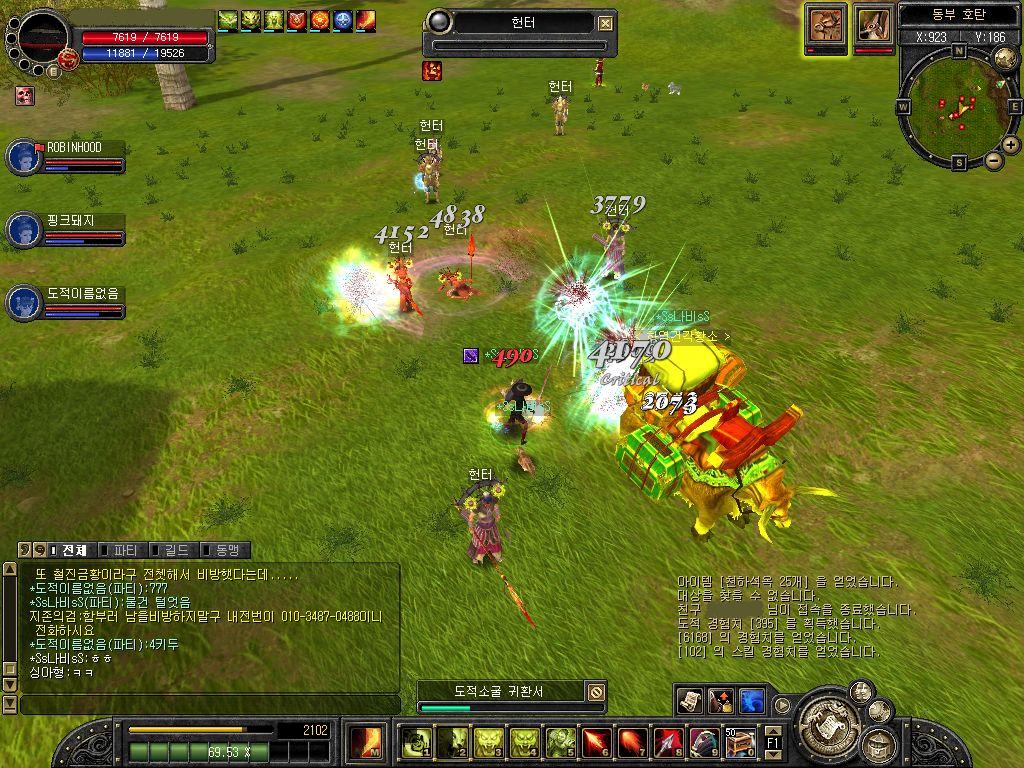Use the treasure chest item in slot 0
1024x768 pixels.
pyautogui.click(x=740, y=742)
